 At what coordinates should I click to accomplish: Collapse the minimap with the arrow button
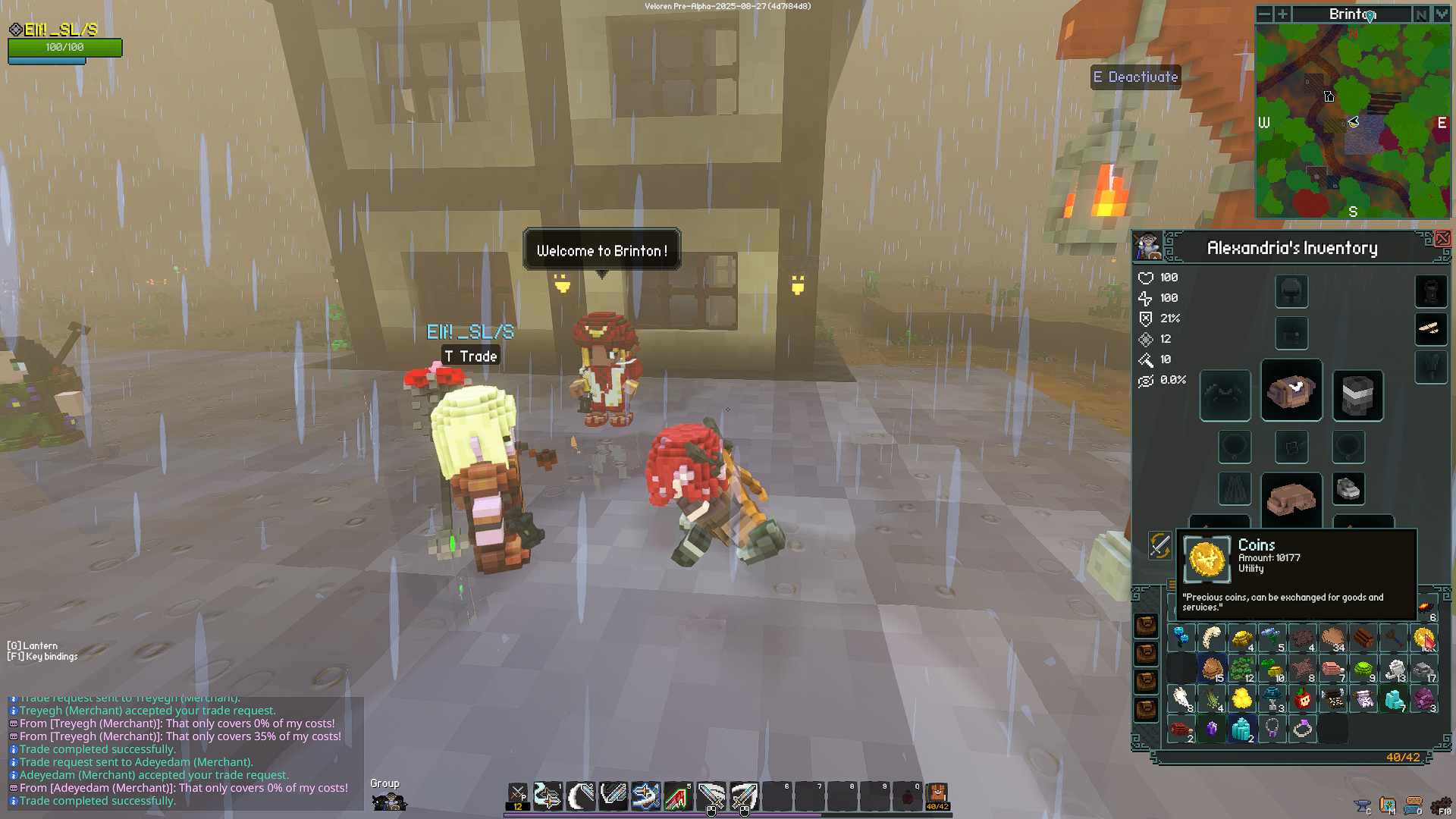point(1441,14)
